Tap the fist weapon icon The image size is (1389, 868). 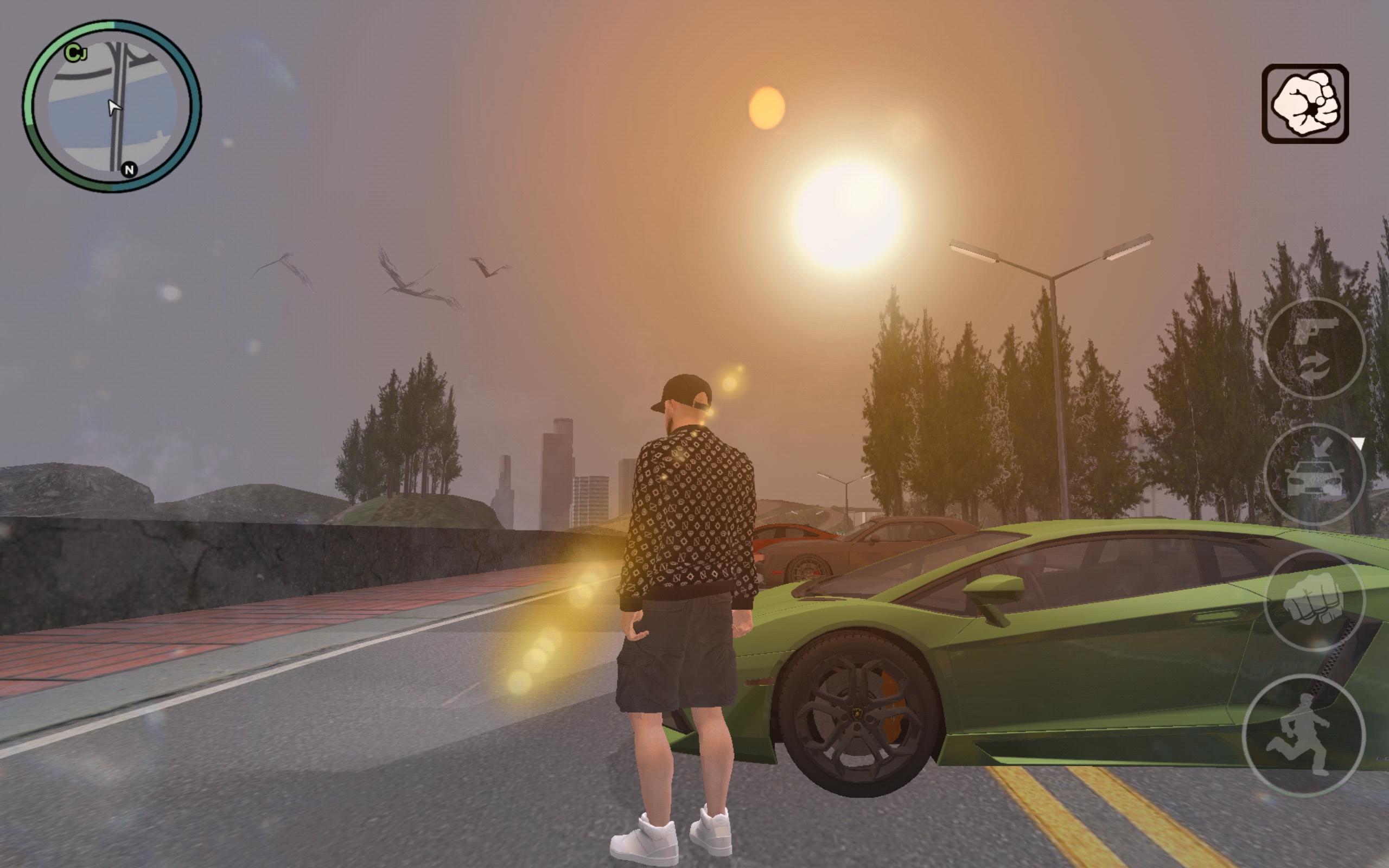click(1304, 104)
